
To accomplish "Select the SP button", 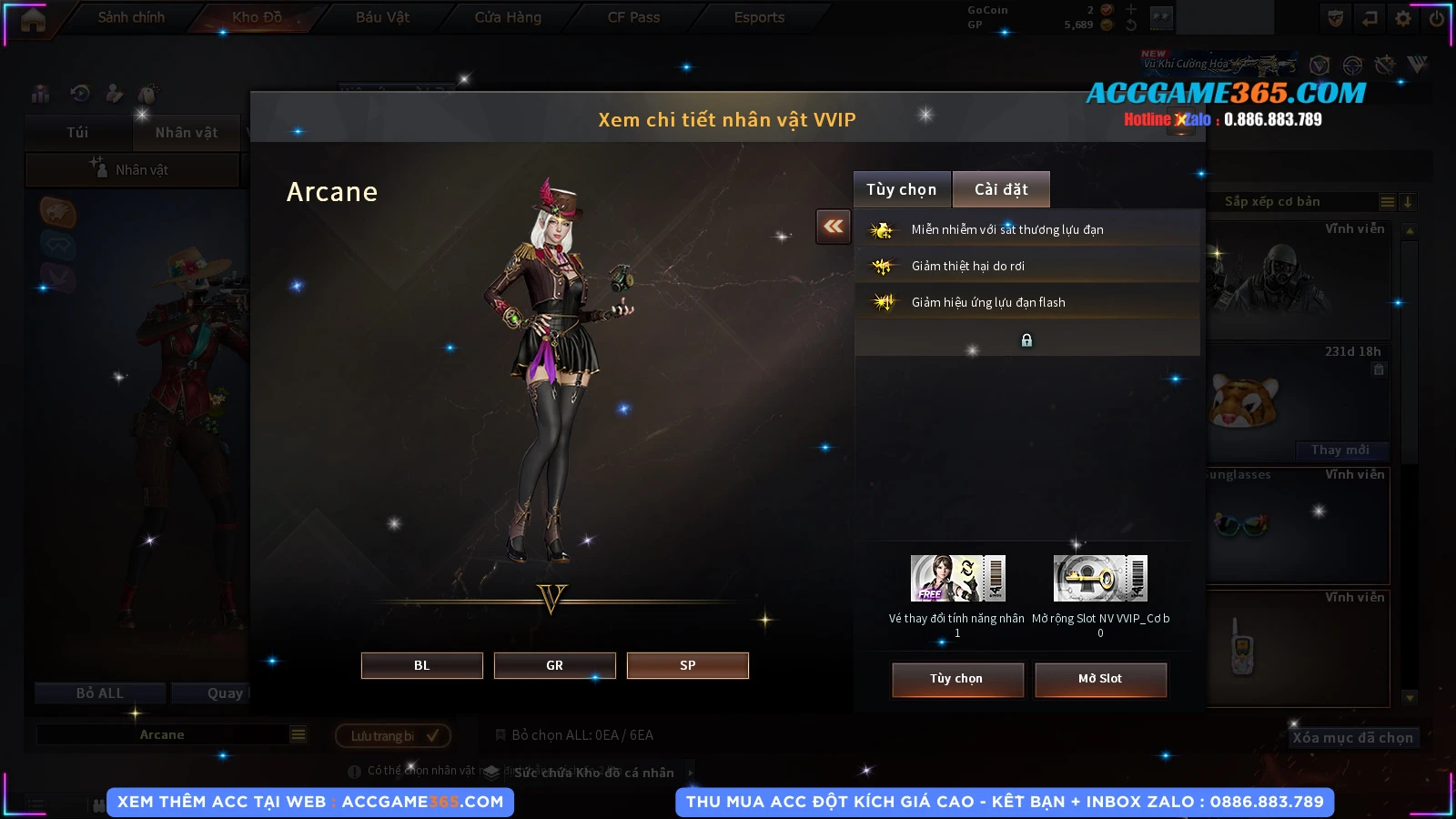I will 687,665.
